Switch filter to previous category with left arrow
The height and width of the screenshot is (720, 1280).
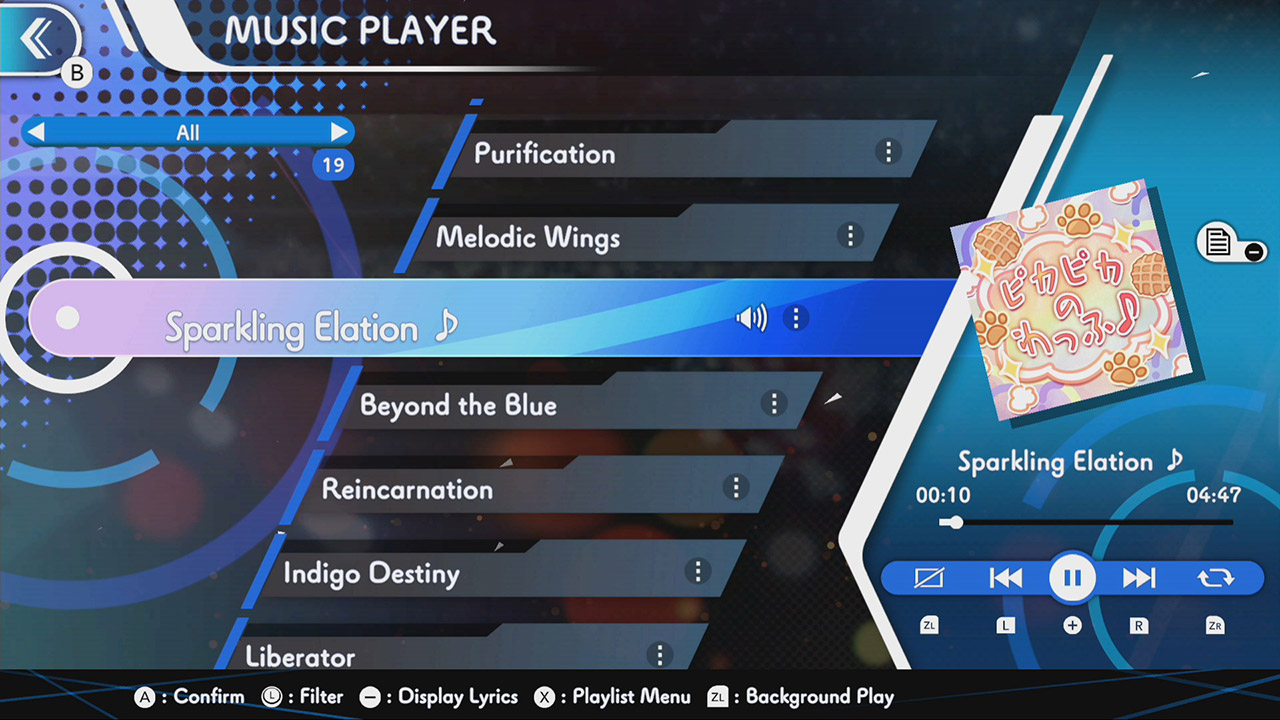pos(36,132)
